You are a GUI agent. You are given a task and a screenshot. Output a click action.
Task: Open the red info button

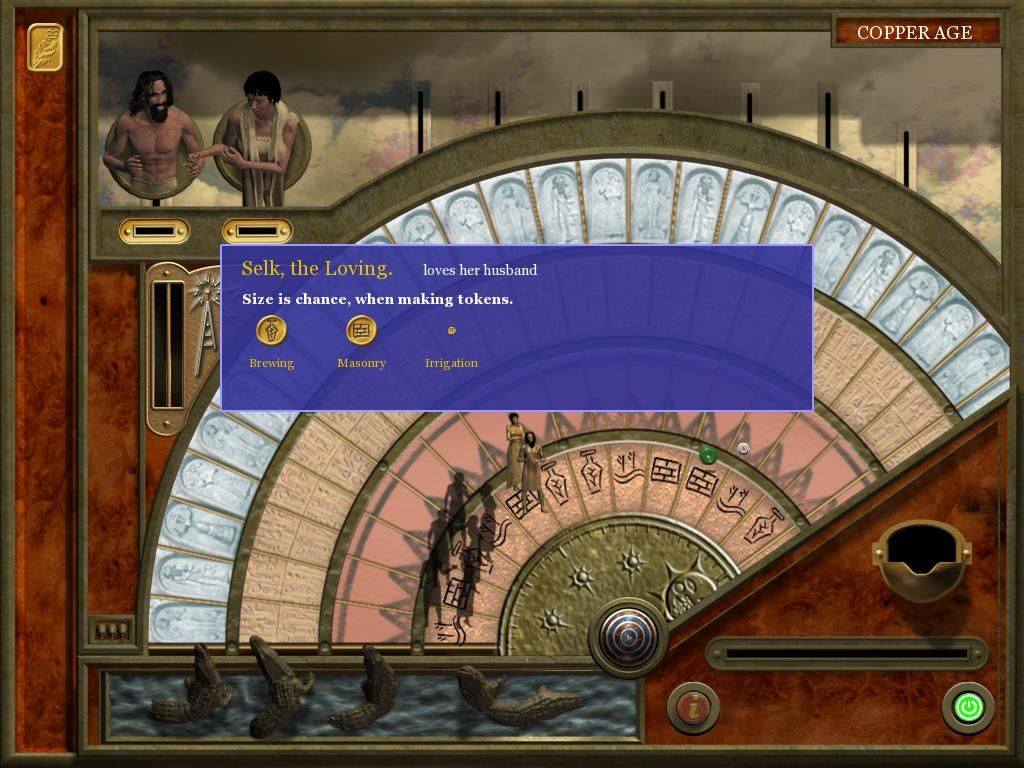(x=692, y=707)
